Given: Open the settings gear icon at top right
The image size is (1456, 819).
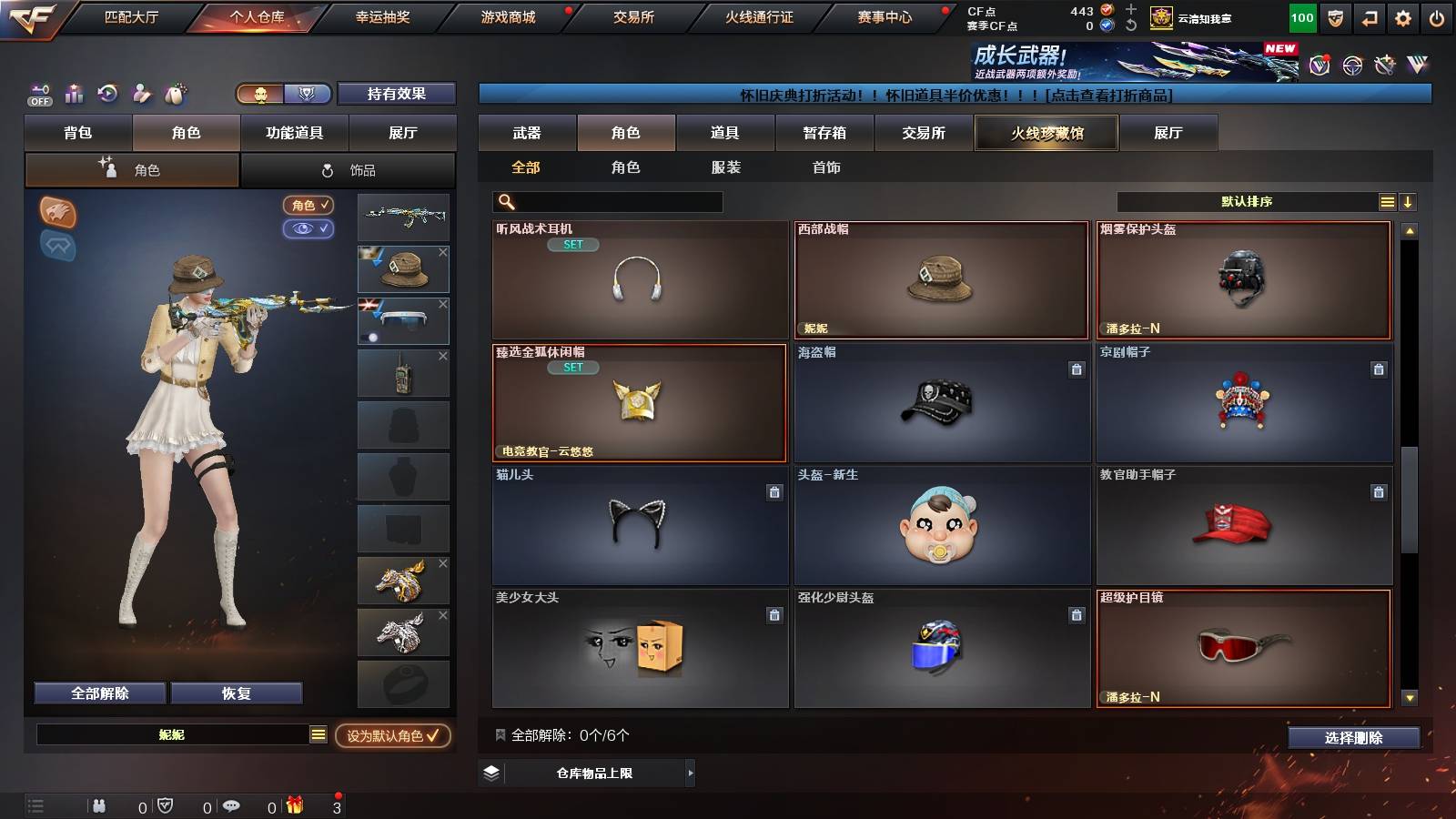Looking at the screenshot, I should point(1402,15).
